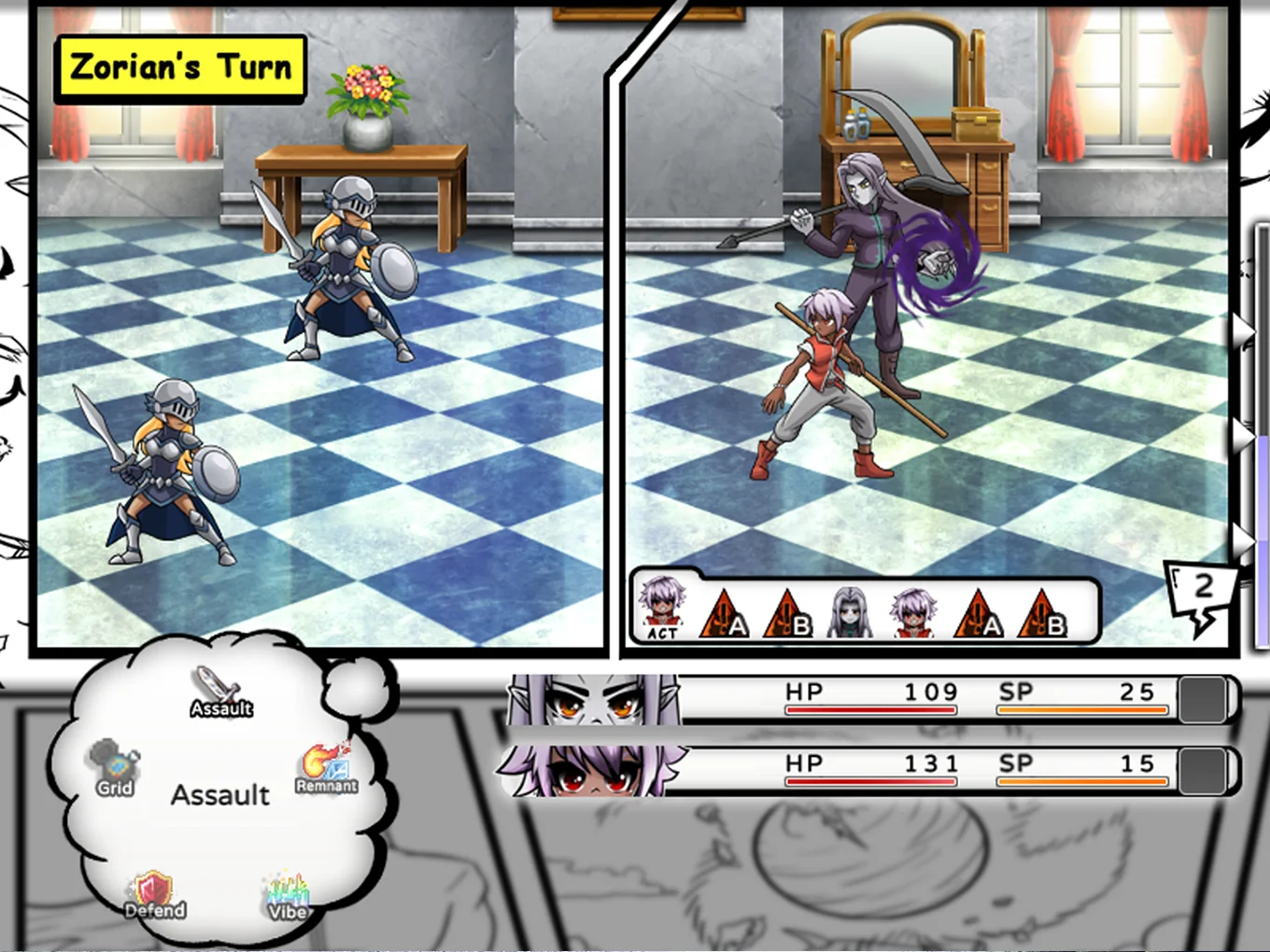Pick the Defend shield command
The image size is (1270, 952).
155,895
